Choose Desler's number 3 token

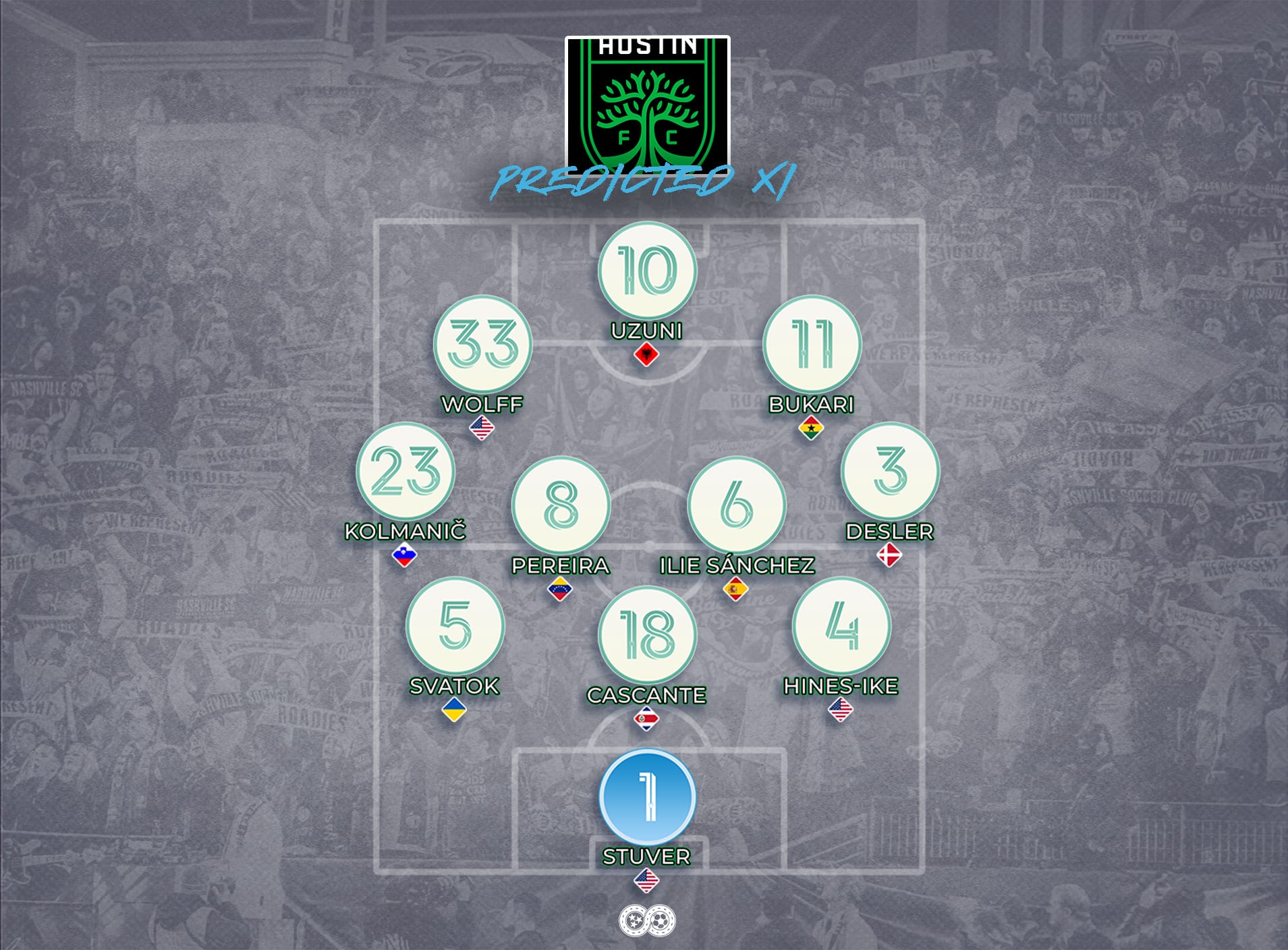tap(890, 471)
